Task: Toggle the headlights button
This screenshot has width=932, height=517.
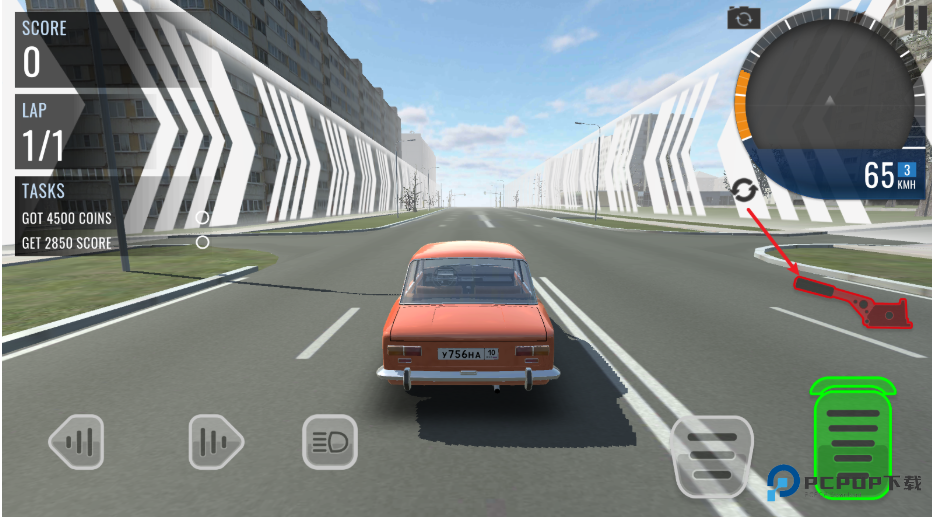Action: [330, 441]
